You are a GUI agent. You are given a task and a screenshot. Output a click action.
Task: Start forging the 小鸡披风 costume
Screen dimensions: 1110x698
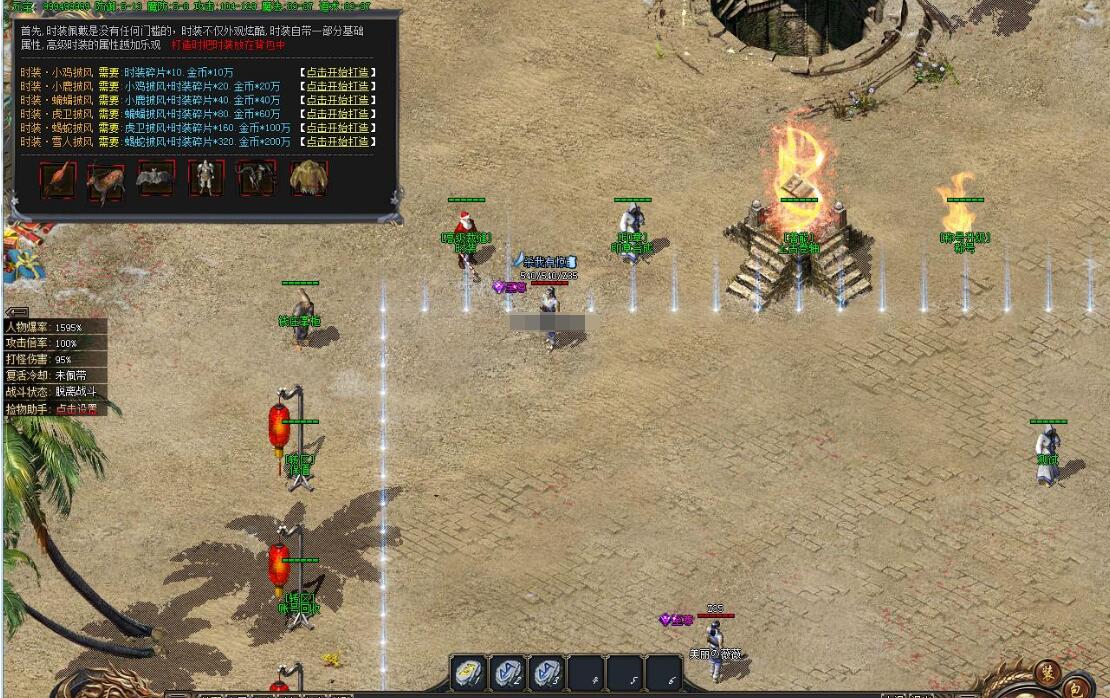[x=337, y=72]
